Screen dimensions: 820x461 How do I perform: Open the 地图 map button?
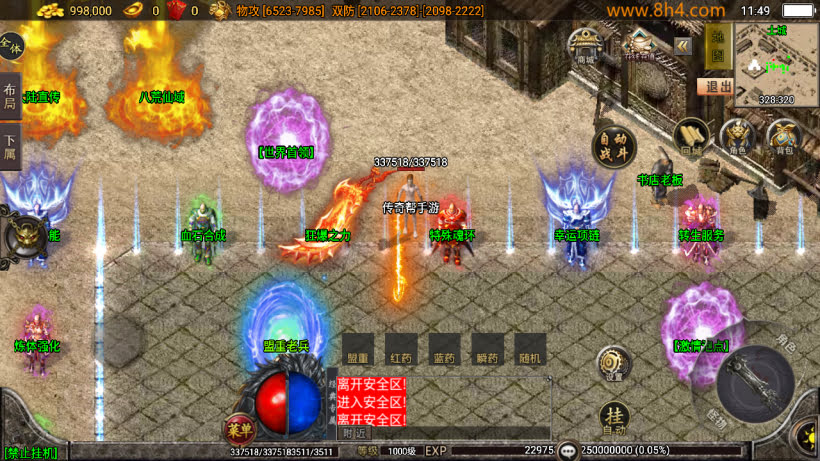point(715,46)
